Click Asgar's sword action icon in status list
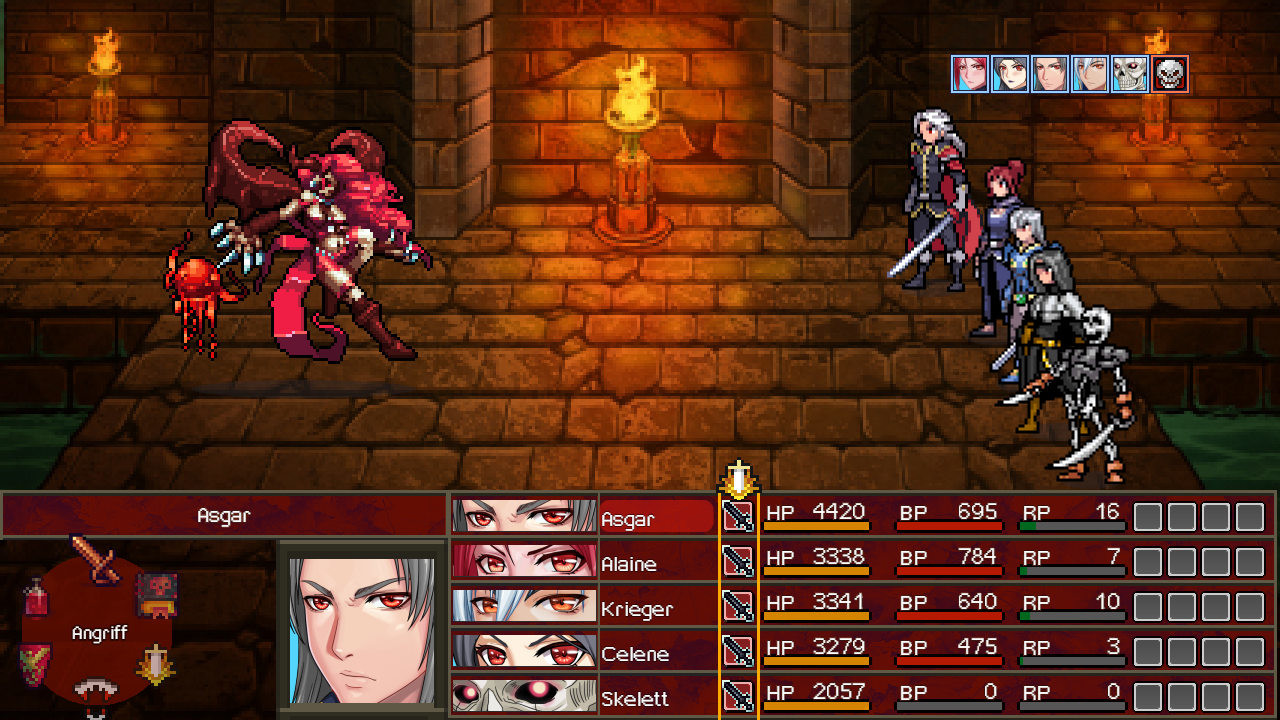 tap(739, 517)
